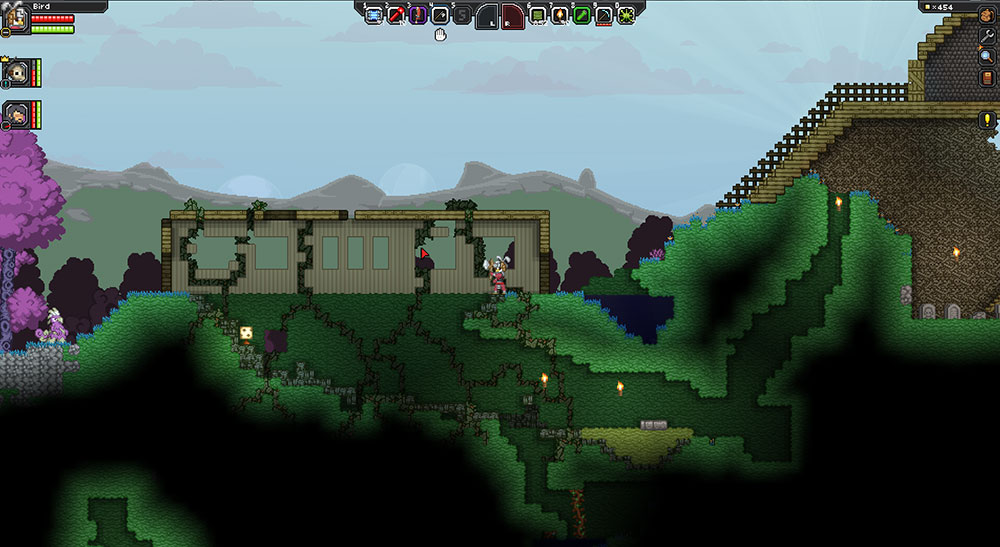1000x547 pixels.
Task: Select the blue item in hotbar slot 1
Action: [x=374, y=15]
